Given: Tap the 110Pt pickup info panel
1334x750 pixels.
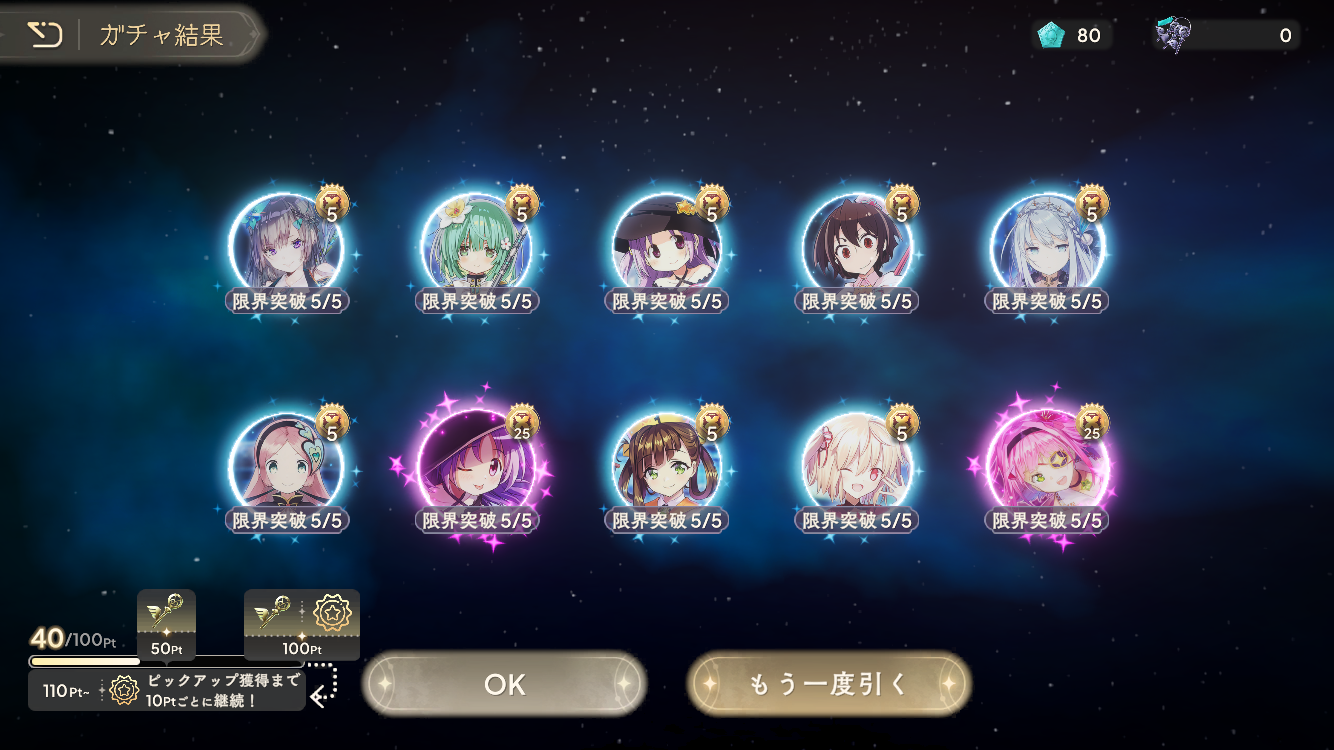Looking at the screenshot, I should point(167,690).
